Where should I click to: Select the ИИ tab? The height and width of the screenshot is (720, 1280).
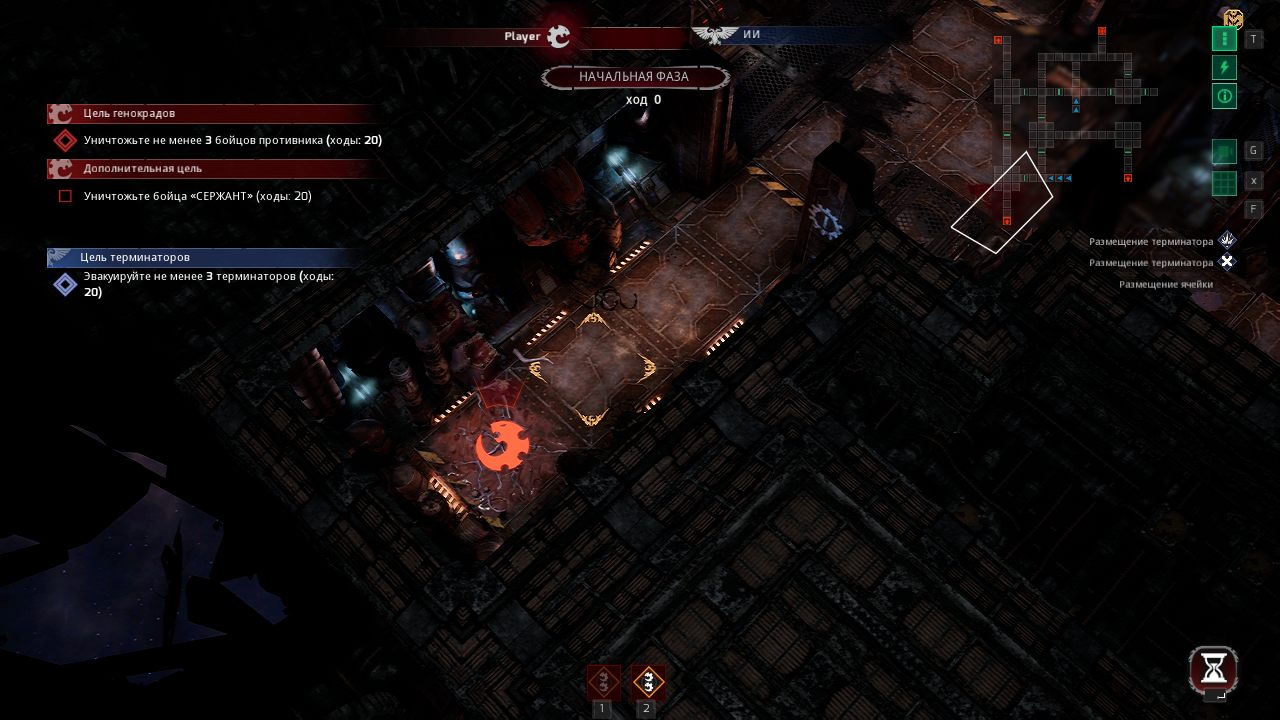[x=751, y=34]
